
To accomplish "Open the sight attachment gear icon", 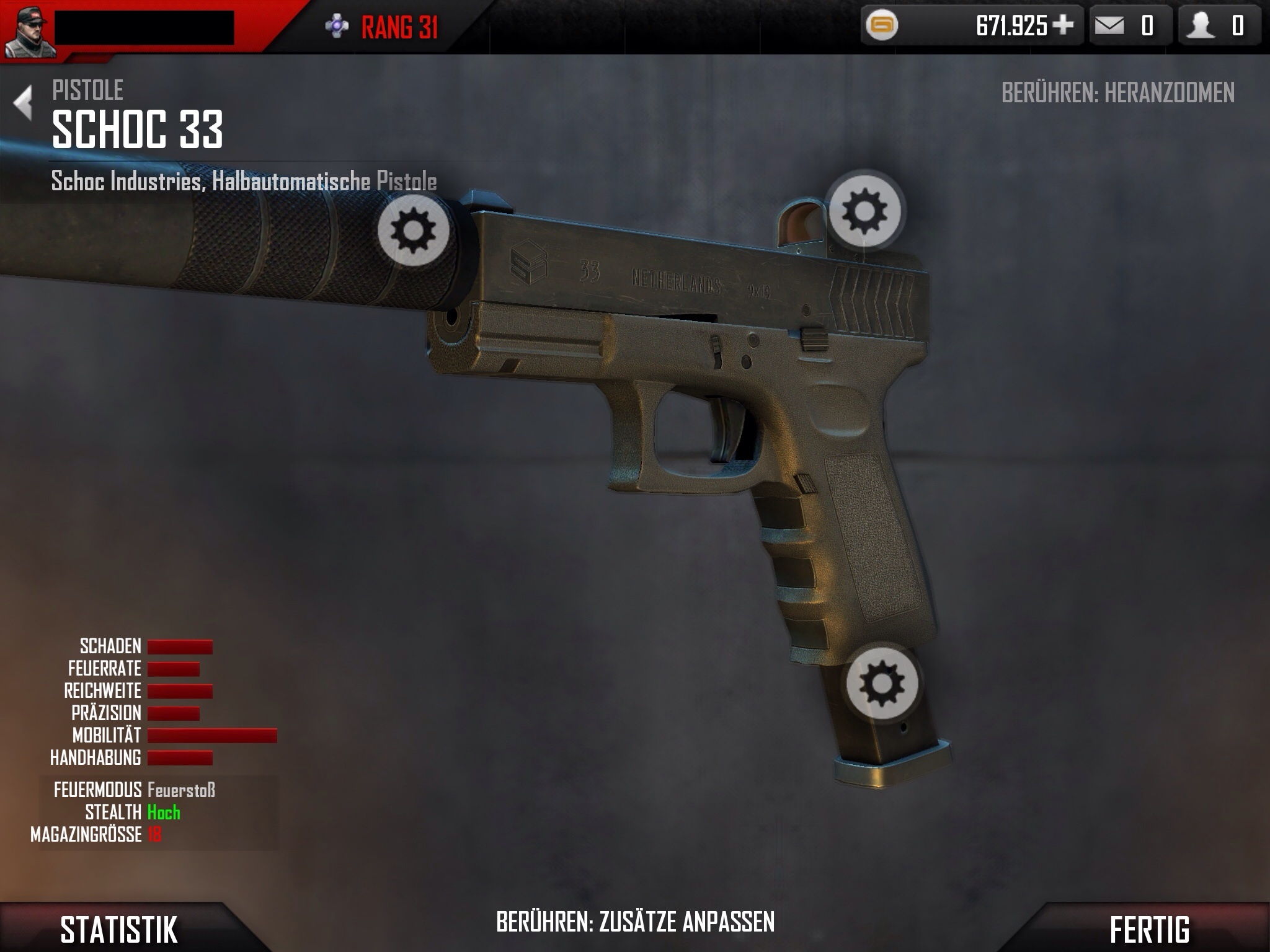I will pyautogui.click(x=864, y=211).
